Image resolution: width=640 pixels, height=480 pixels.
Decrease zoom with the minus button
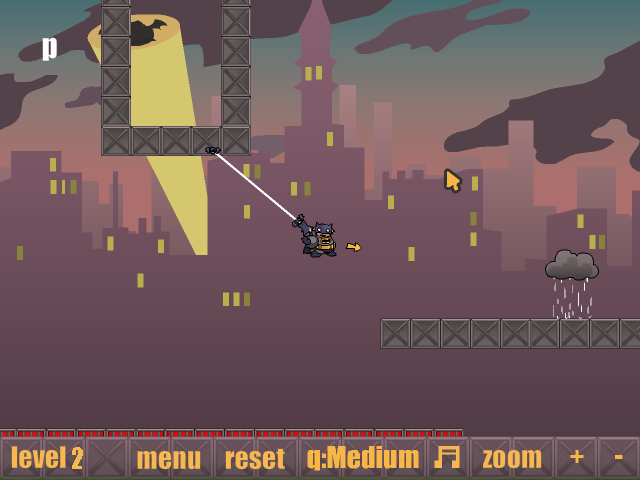tap(619, 457)
